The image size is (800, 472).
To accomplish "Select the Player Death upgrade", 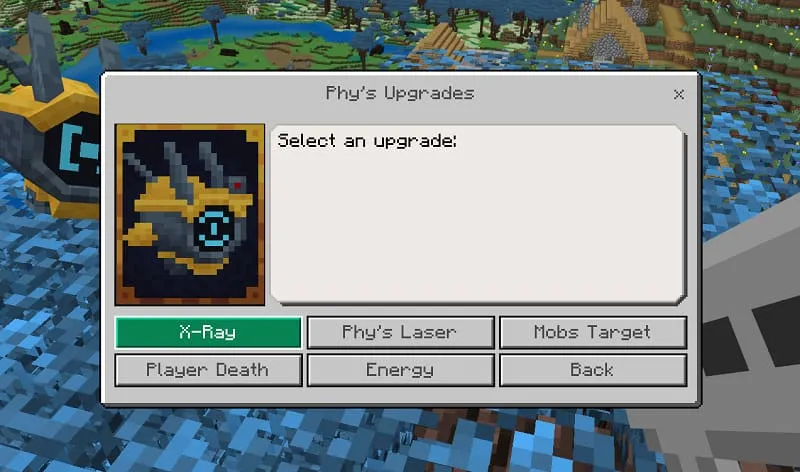I will tap(208, 370).
